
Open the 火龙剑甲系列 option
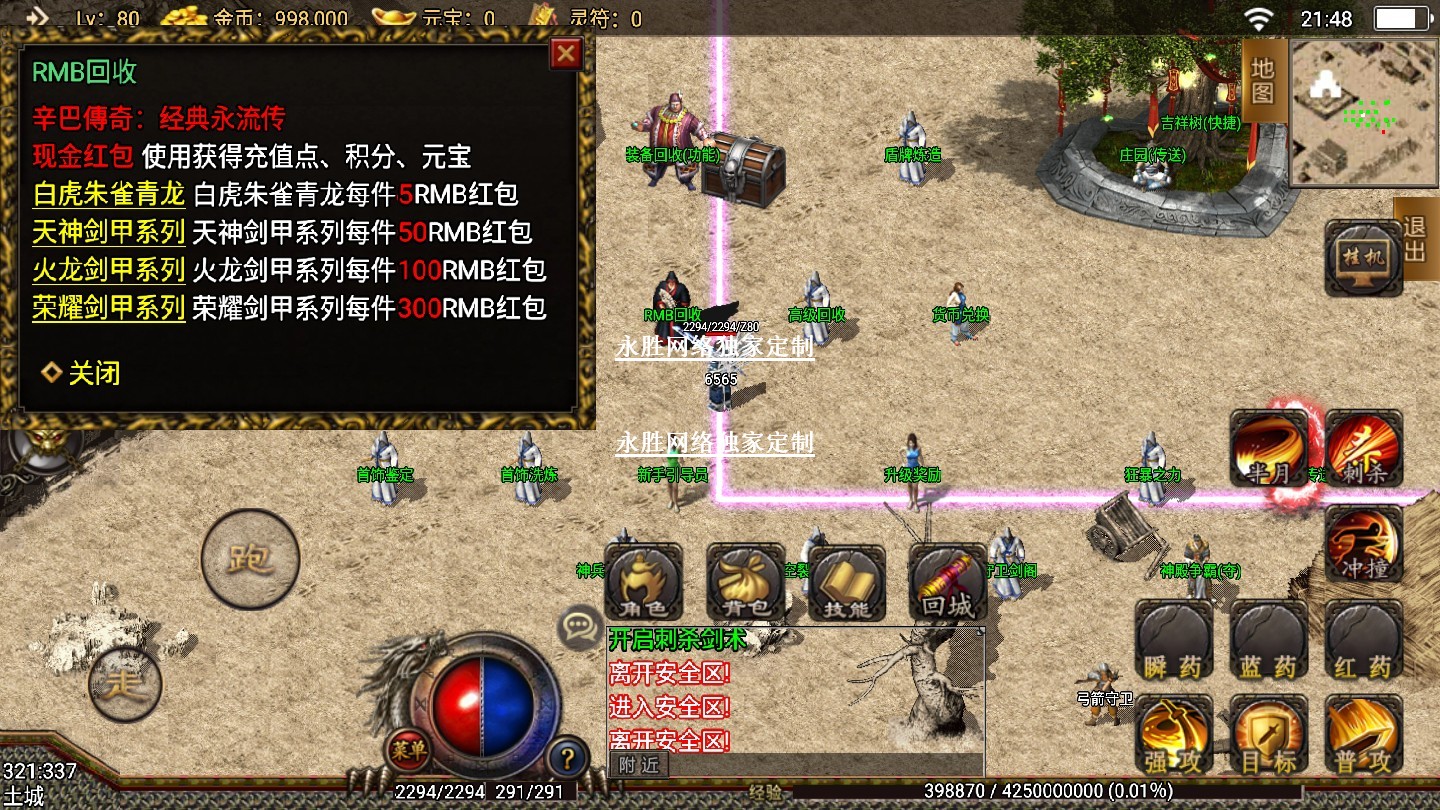tap(109, 270)
